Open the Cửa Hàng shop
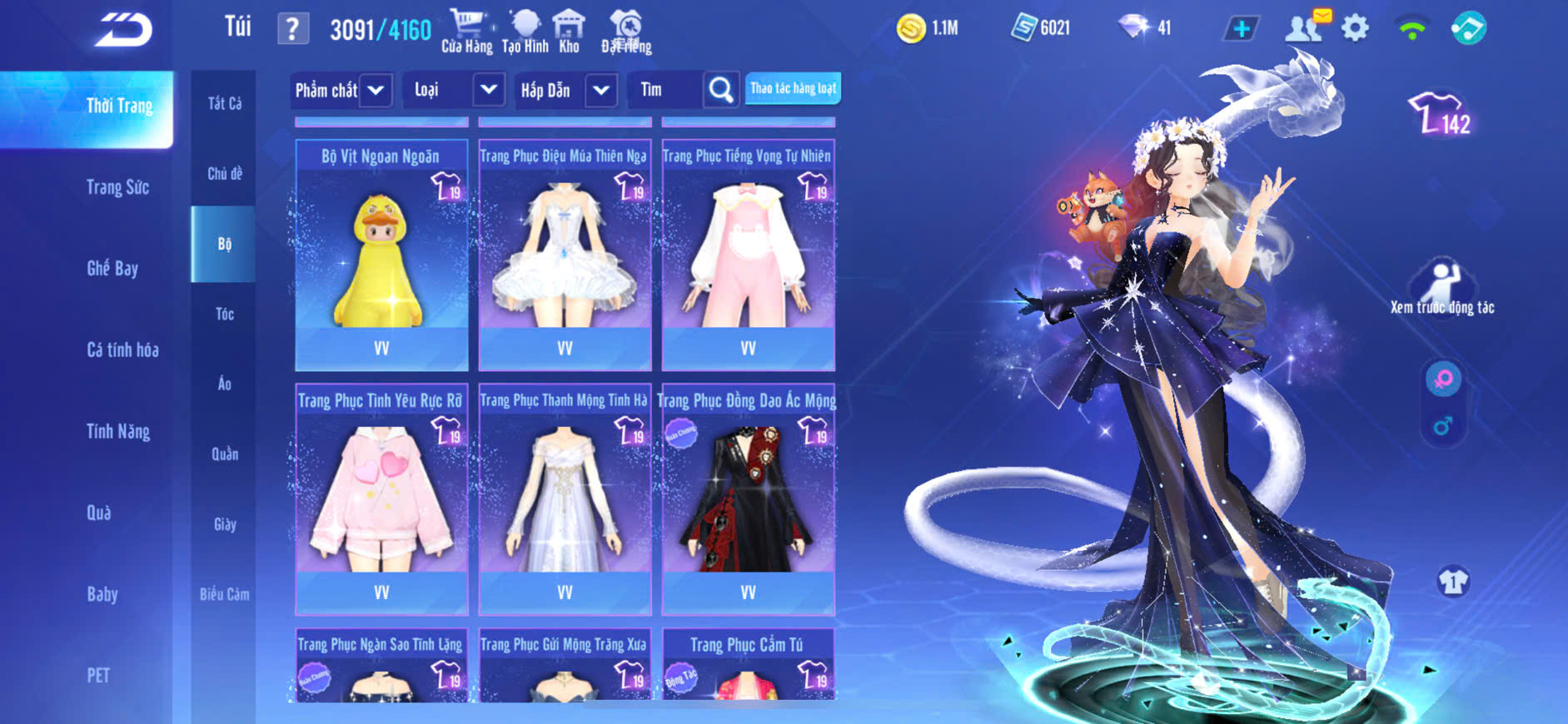Viewport: 1568px width, 724px height. pos(466,32)
